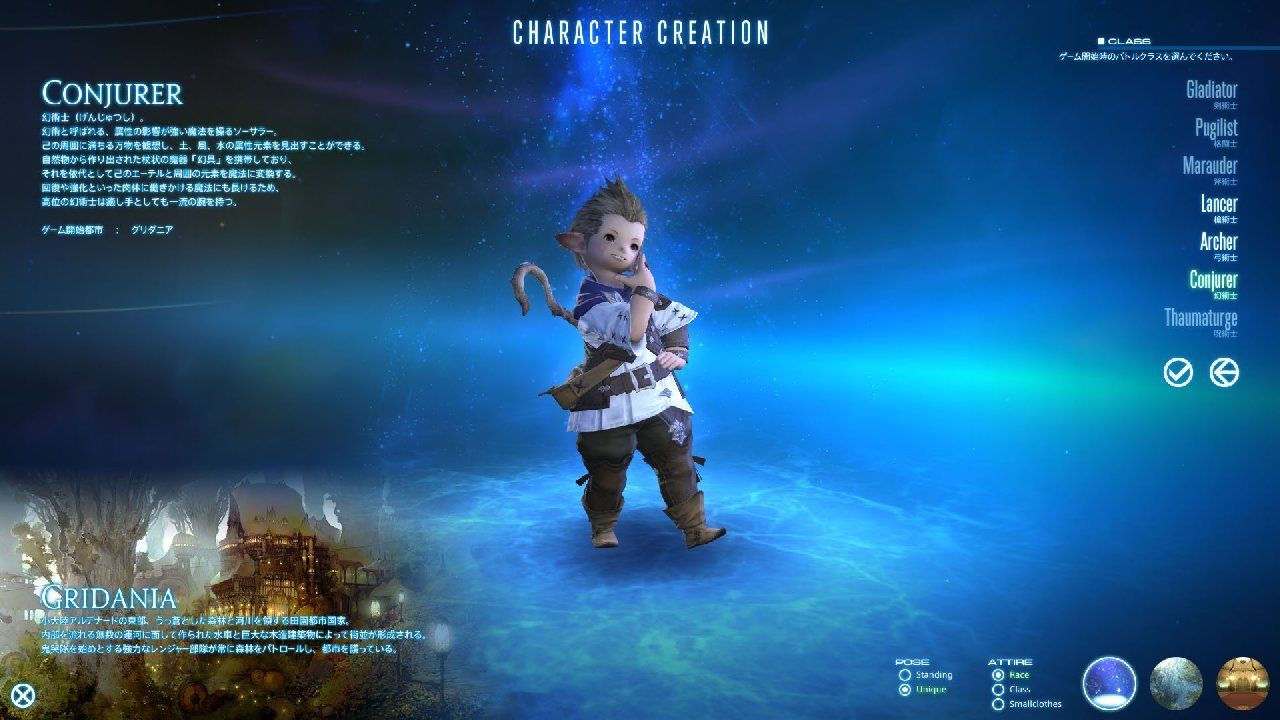Viewport: 1280px width, 720px height.
Task: Select the Archer class
Action: [x=1219, y=242]
